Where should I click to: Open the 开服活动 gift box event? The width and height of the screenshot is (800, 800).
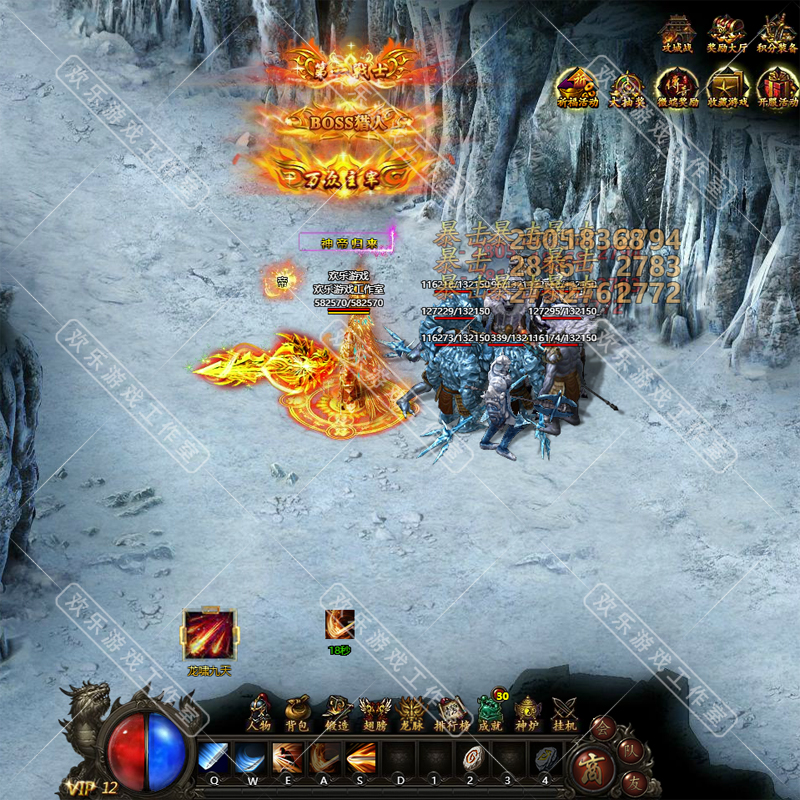tap(777, 88)
